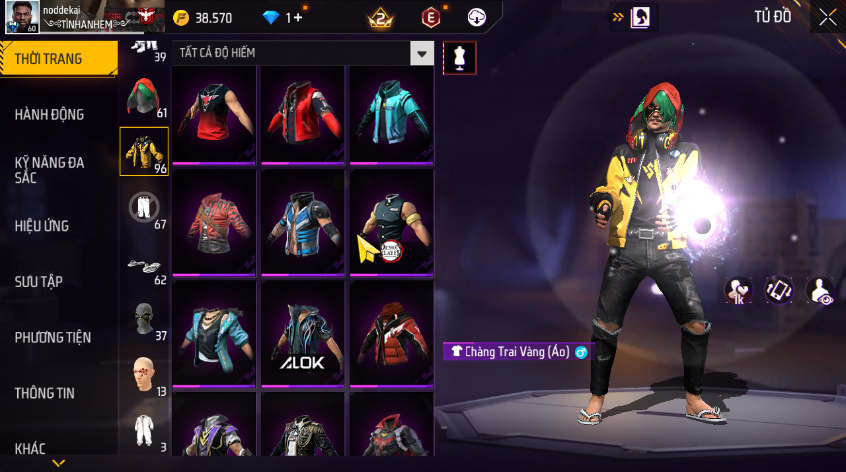This screenshot has width=846, height=472.
Task: Select the black mask category icon
Action: point(144,320)
